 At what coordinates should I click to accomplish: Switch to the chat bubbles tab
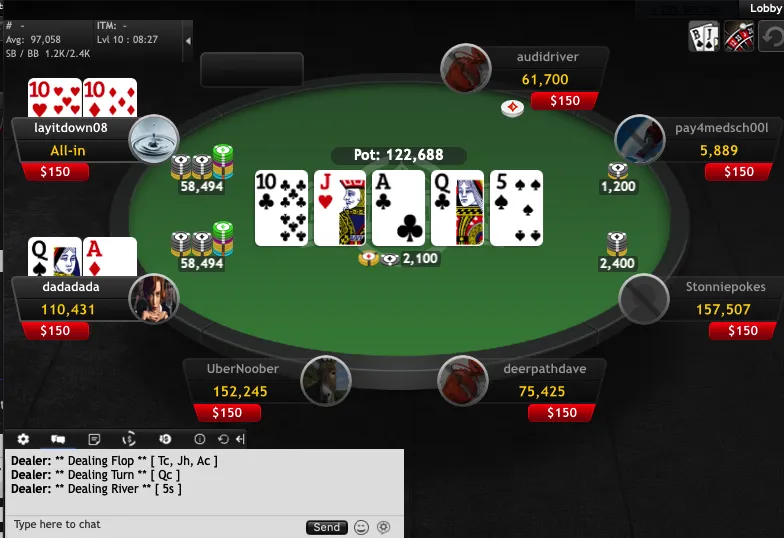pyautogui.click(x=58, y=439)
